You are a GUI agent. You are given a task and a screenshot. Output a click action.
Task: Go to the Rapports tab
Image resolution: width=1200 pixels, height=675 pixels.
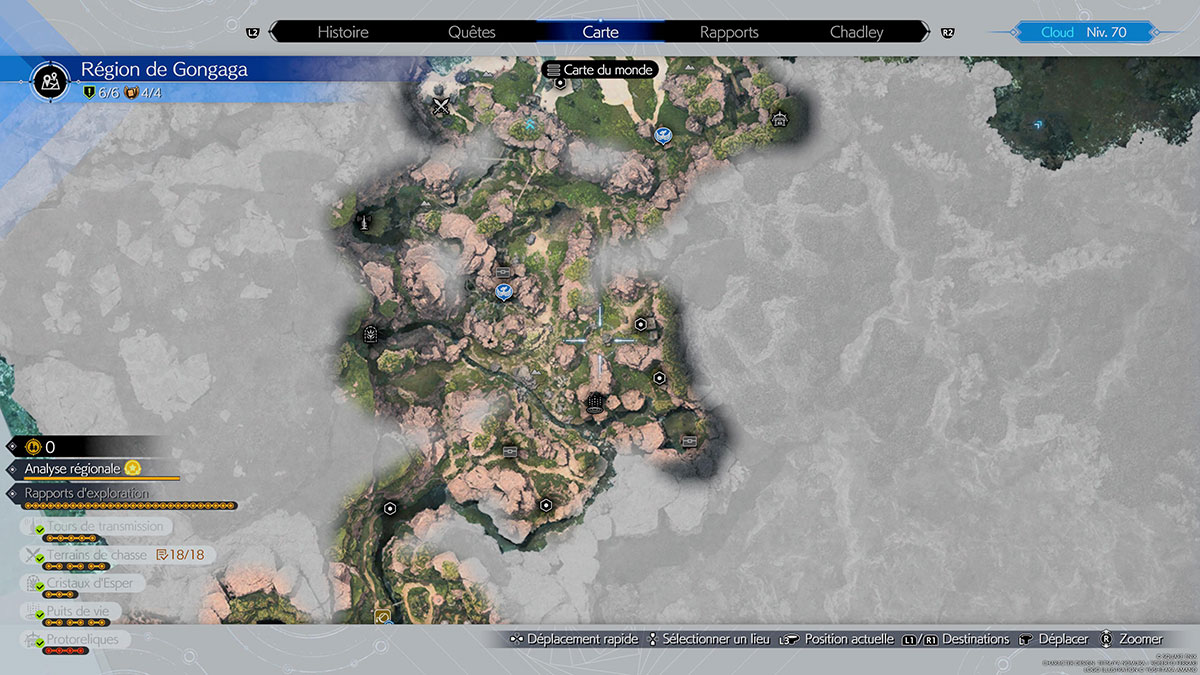729,32
